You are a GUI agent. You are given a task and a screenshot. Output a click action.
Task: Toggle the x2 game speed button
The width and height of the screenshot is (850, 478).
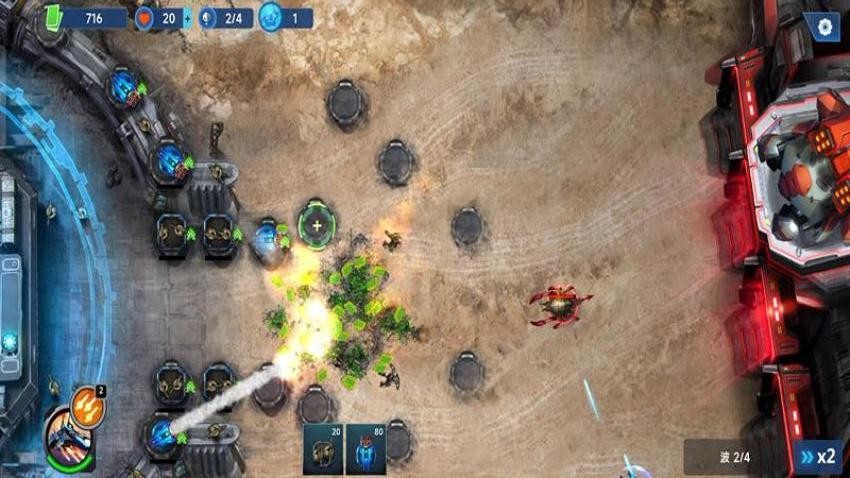tap(817, 457)
